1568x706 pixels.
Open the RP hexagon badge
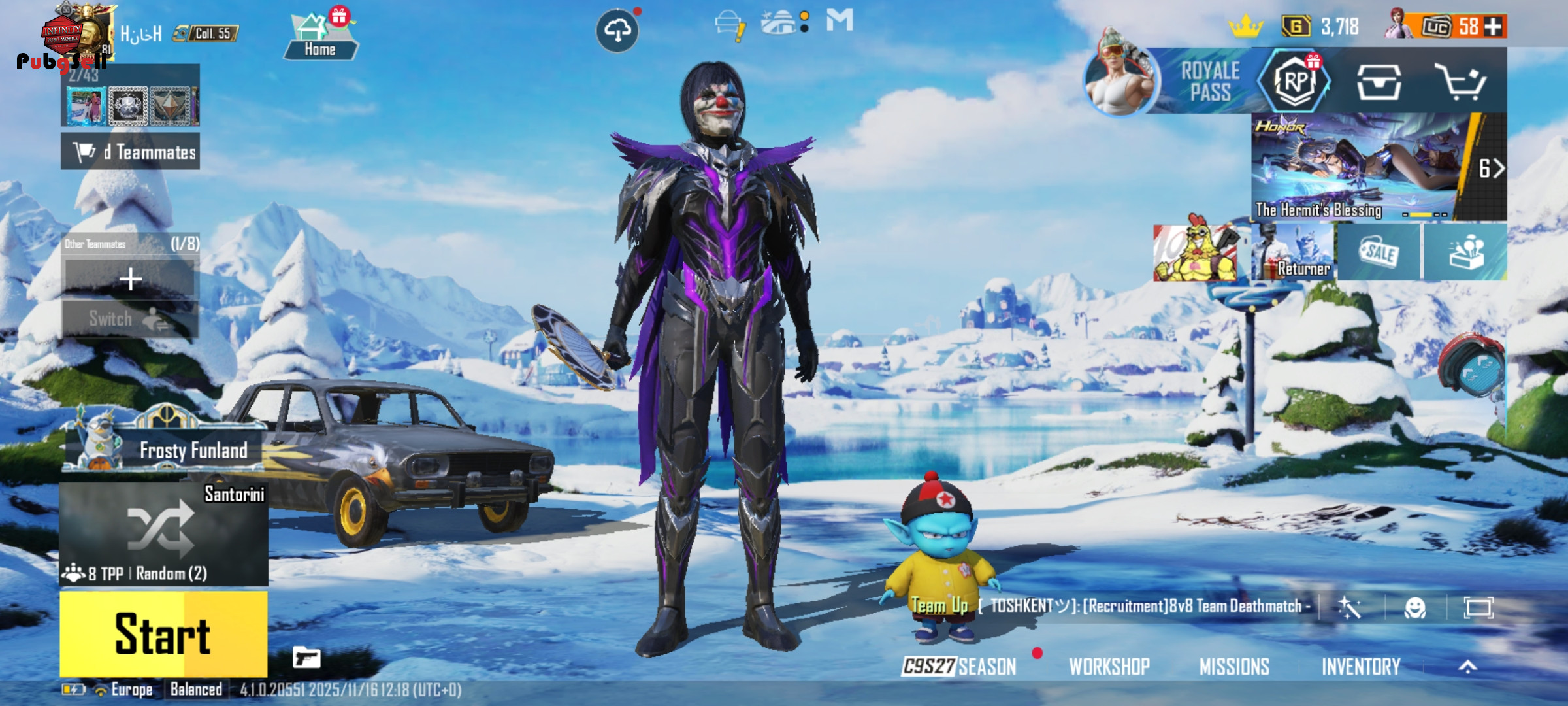click(1295, 82)
